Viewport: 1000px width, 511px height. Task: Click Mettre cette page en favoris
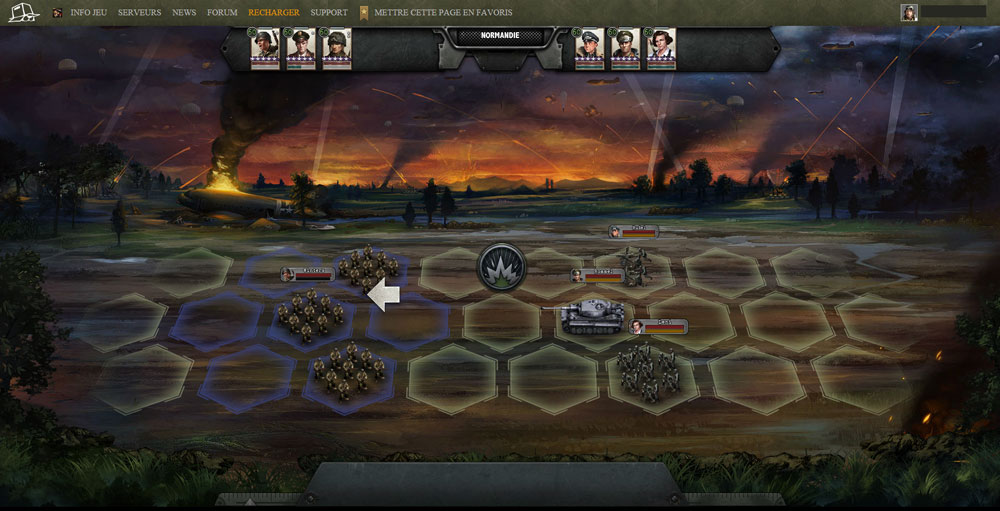click(443, 13)
